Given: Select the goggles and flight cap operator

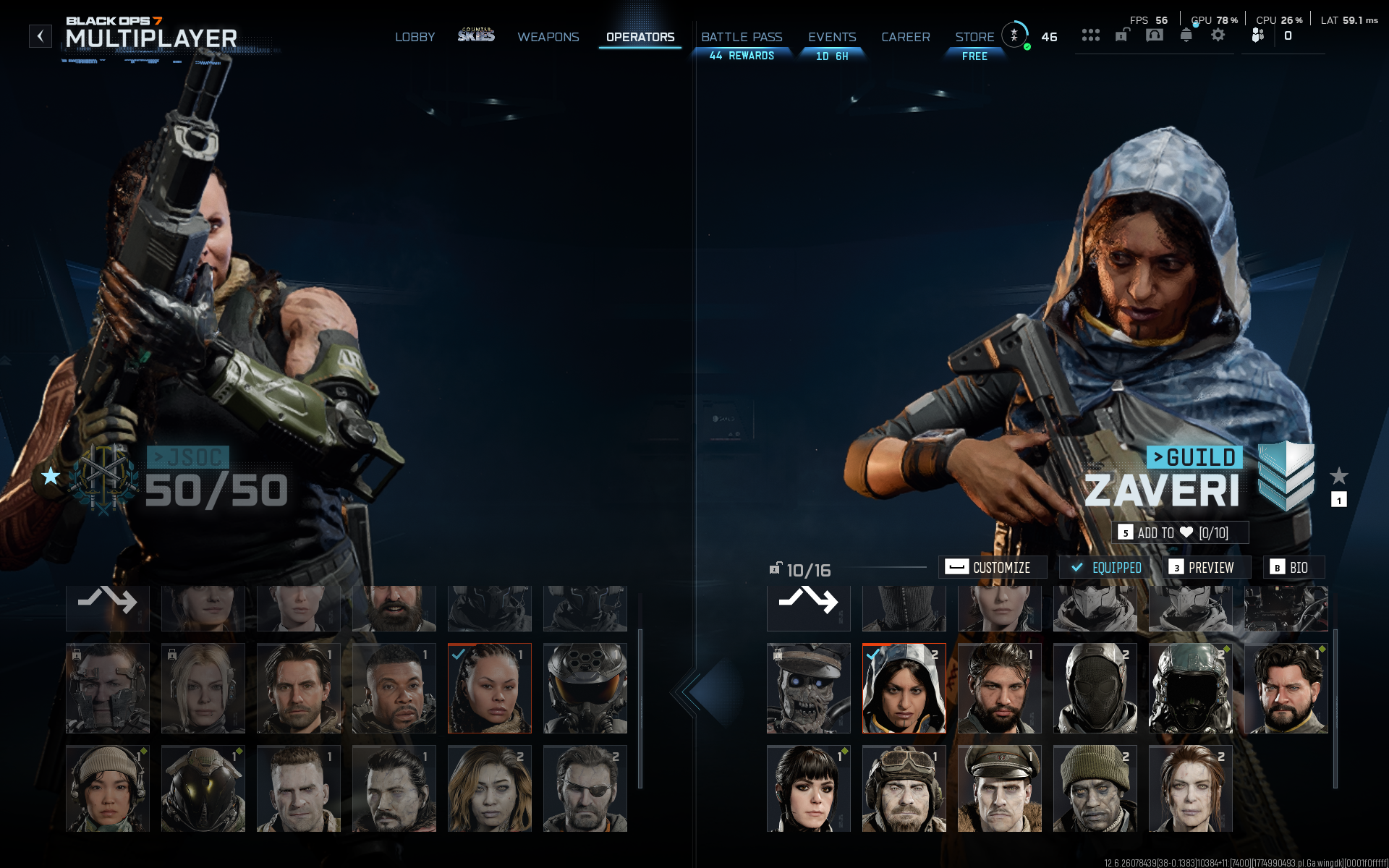Looking at the screenshot, I should pos(904,788).
